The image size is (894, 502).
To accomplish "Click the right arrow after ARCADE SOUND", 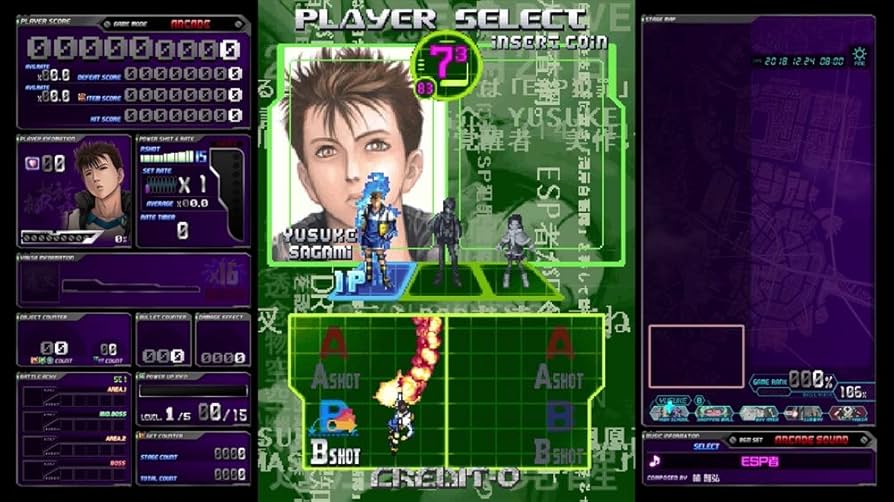I will tap(865, 439).
